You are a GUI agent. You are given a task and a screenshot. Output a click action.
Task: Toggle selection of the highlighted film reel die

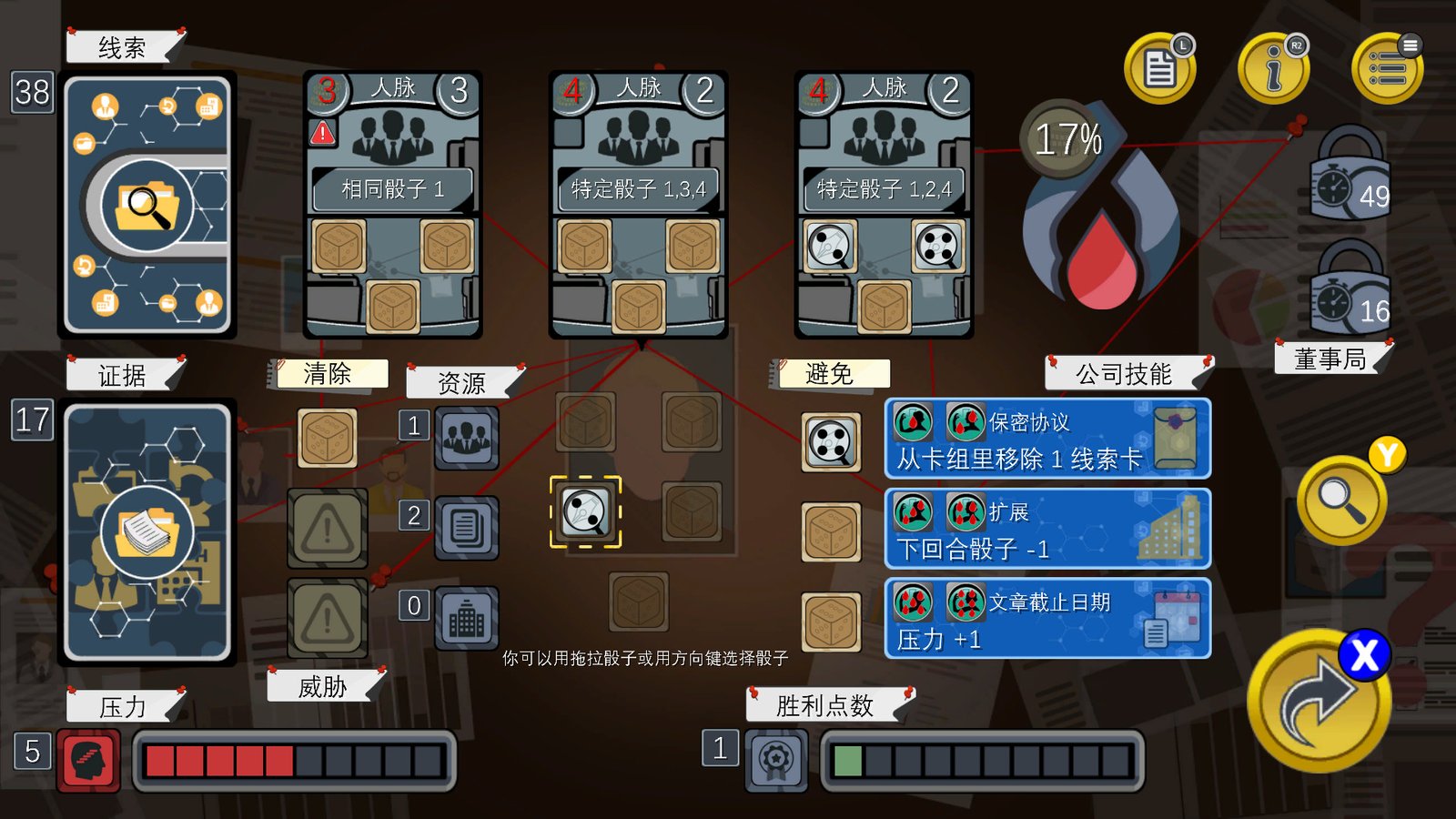click(x=585, y=512)
